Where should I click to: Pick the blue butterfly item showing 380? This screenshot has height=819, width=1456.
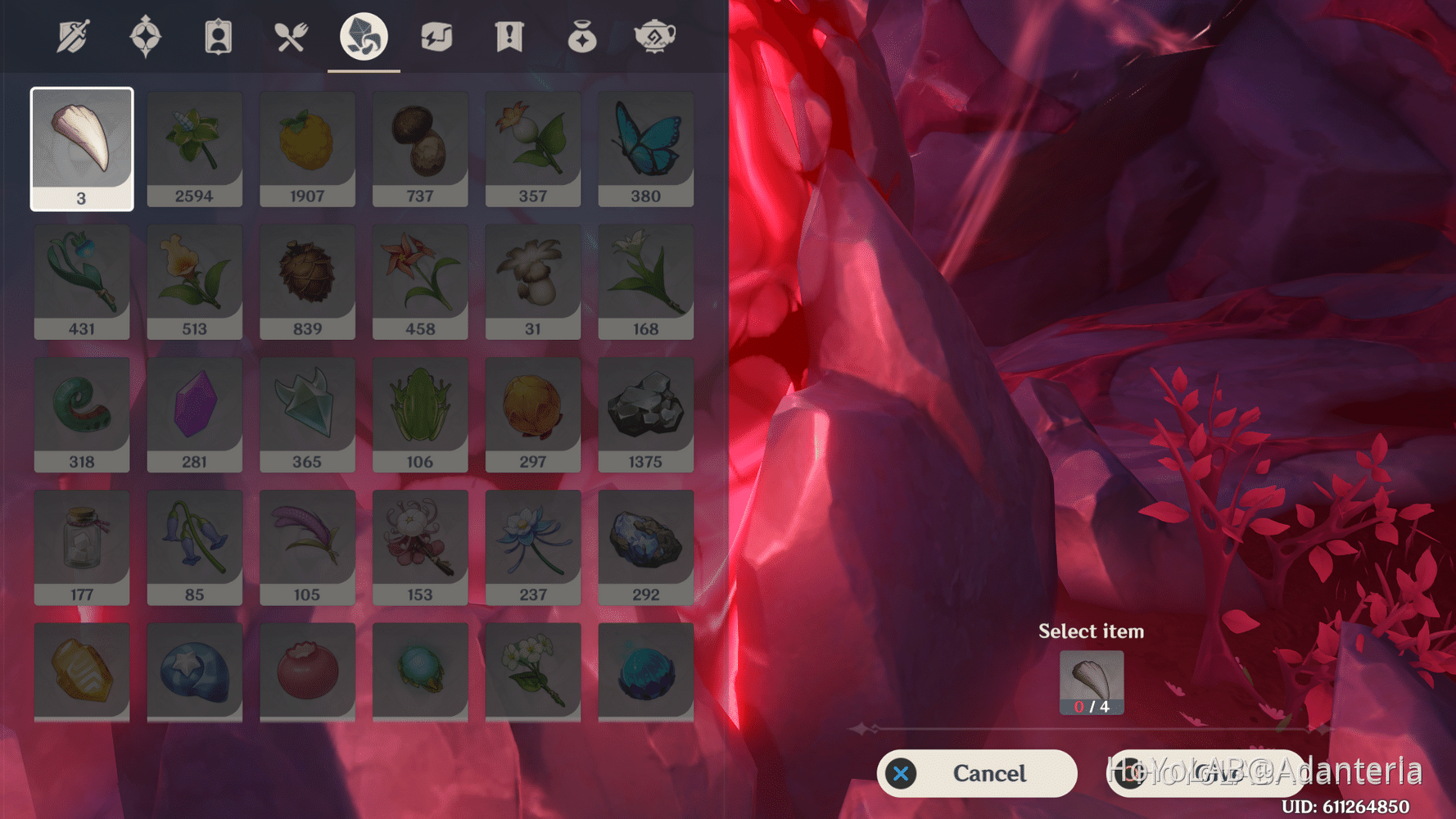pyautogui.click(x=645, y=147)
